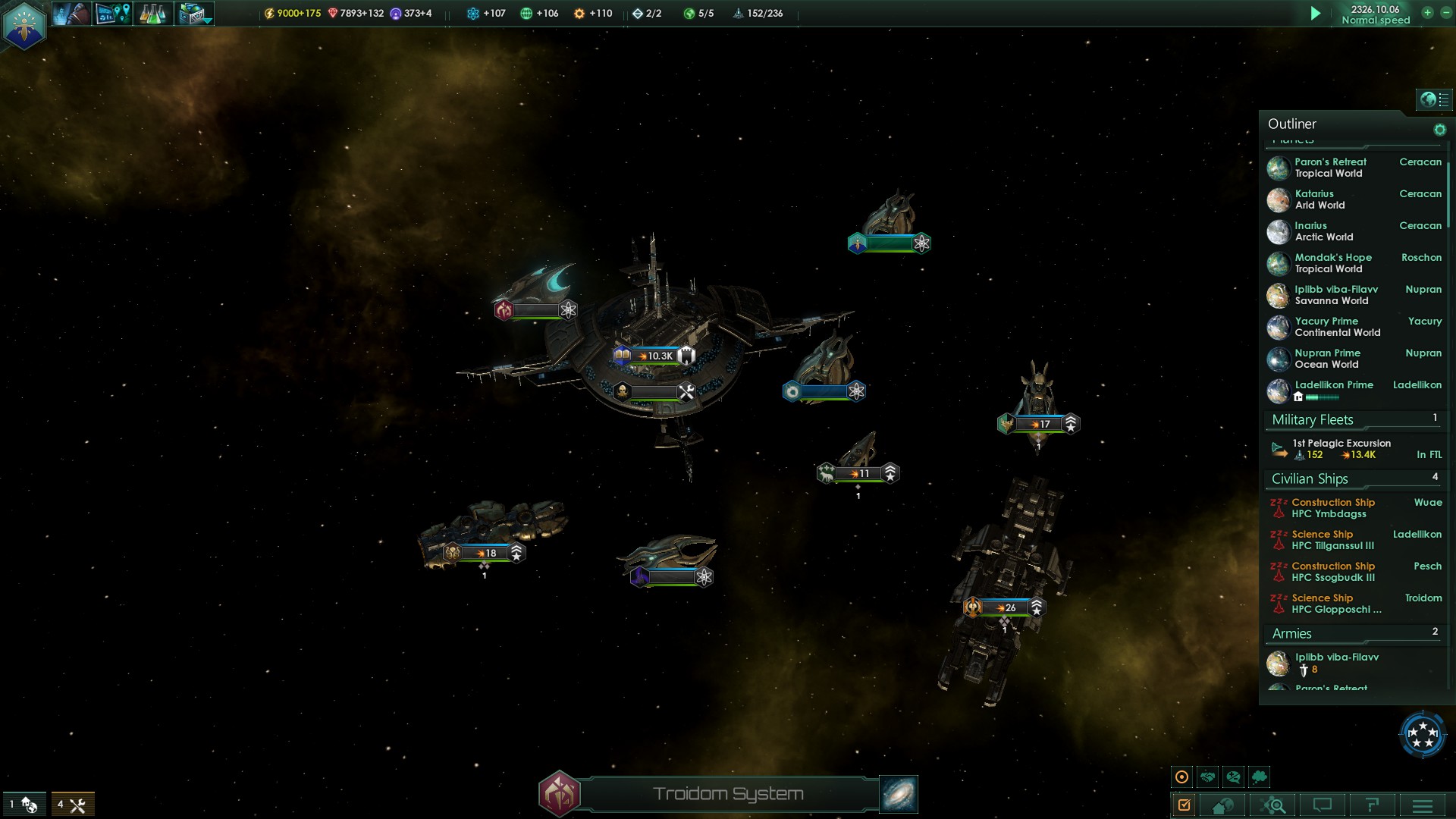1456x819 pixels.
Task: Select the 10.3K starbase marker
Action: [x=654, y=356]
